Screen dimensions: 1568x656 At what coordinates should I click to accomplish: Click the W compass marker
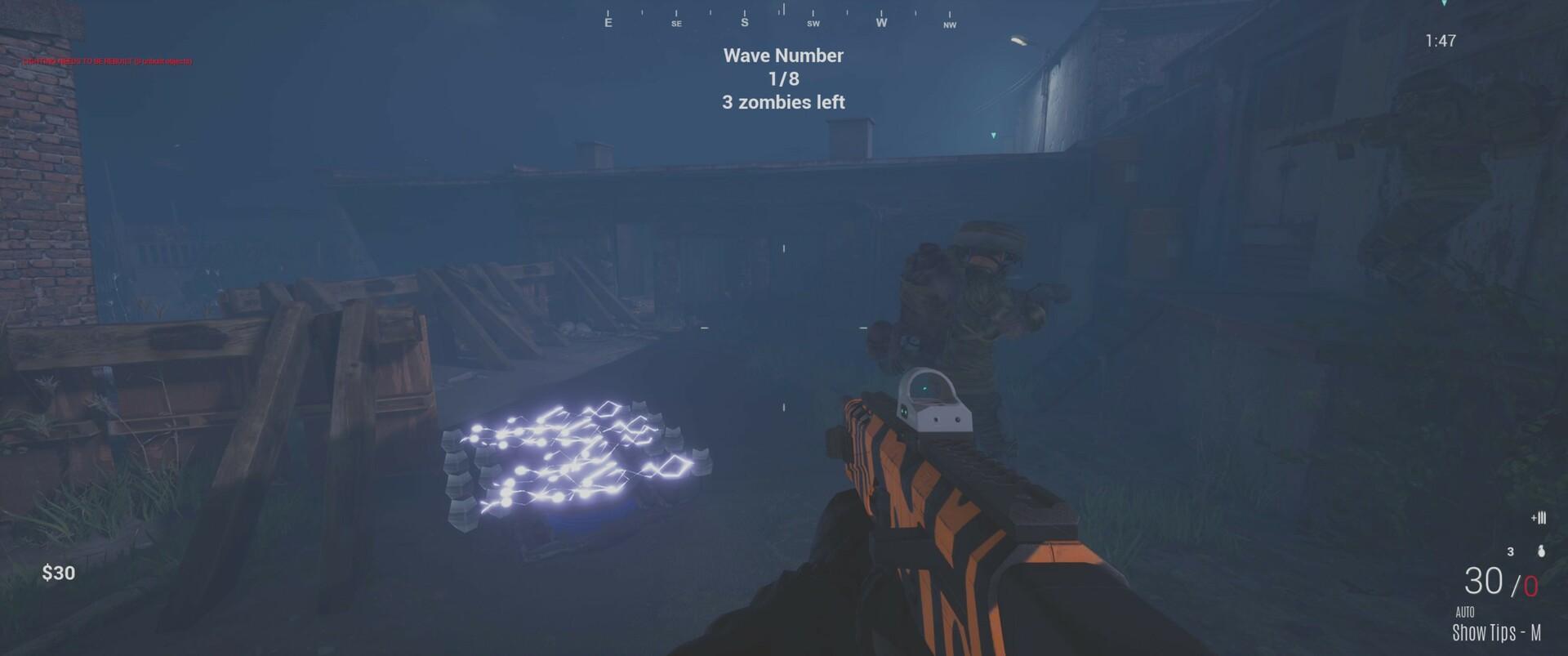tap(880, 24)
